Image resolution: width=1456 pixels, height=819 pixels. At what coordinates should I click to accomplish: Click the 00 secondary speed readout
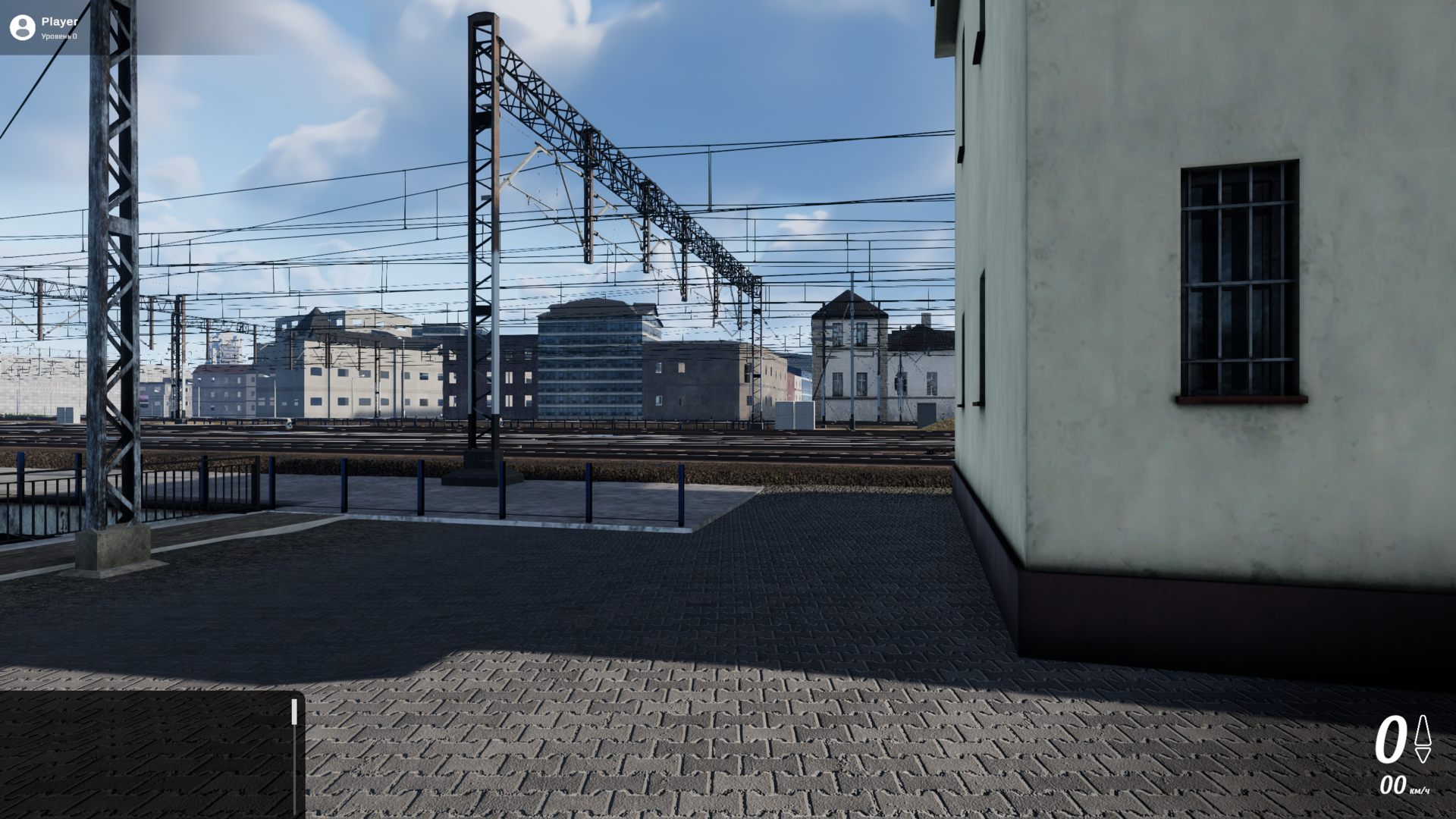1392,786
